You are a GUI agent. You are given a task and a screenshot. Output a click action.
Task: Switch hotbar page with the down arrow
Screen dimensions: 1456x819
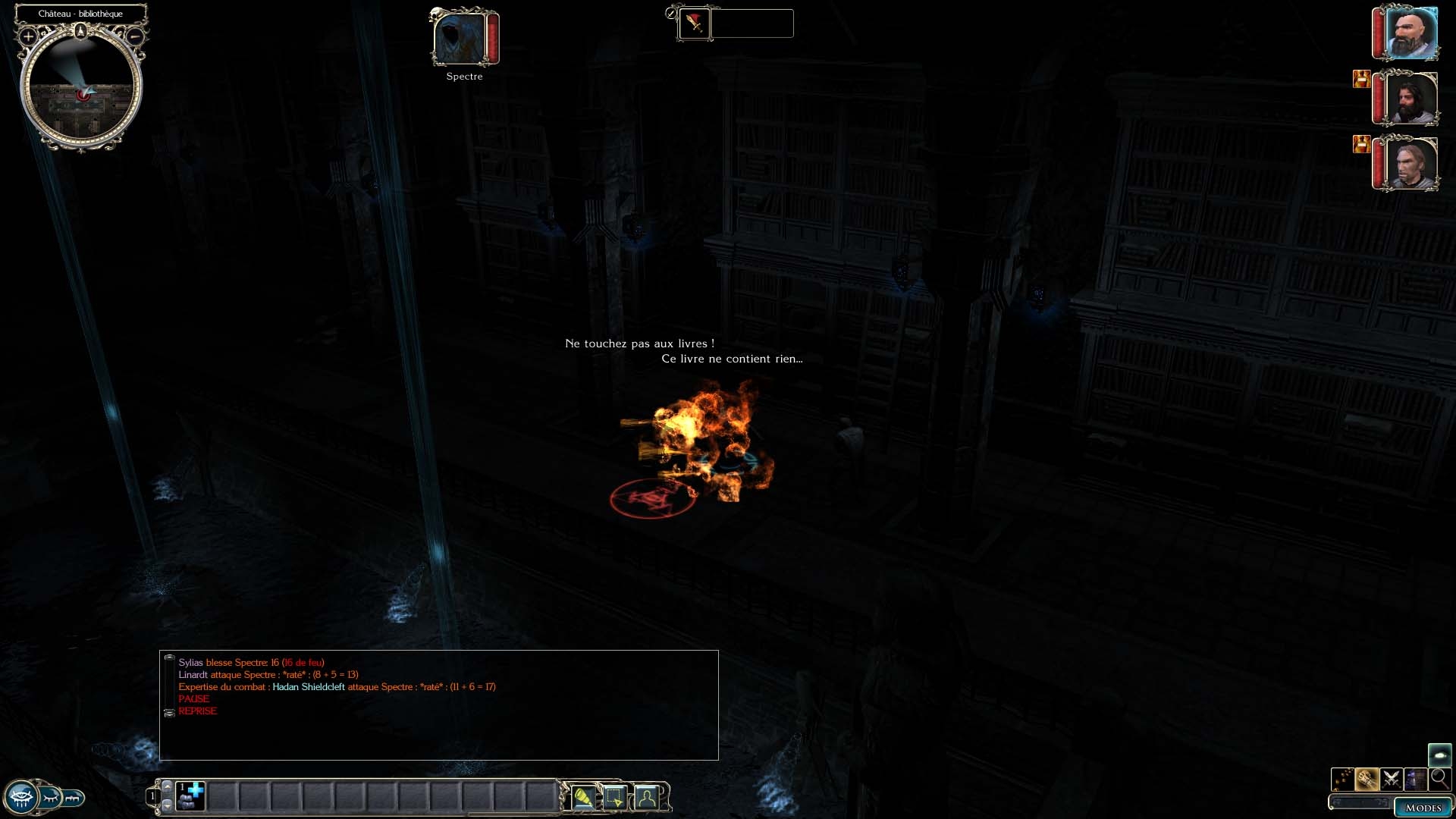[x=168, y=805]
